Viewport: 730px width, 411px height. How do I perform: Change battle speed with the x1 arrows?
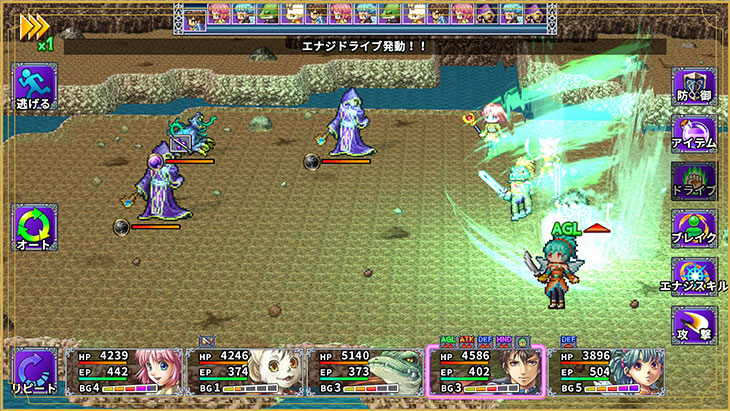[35, 28]
